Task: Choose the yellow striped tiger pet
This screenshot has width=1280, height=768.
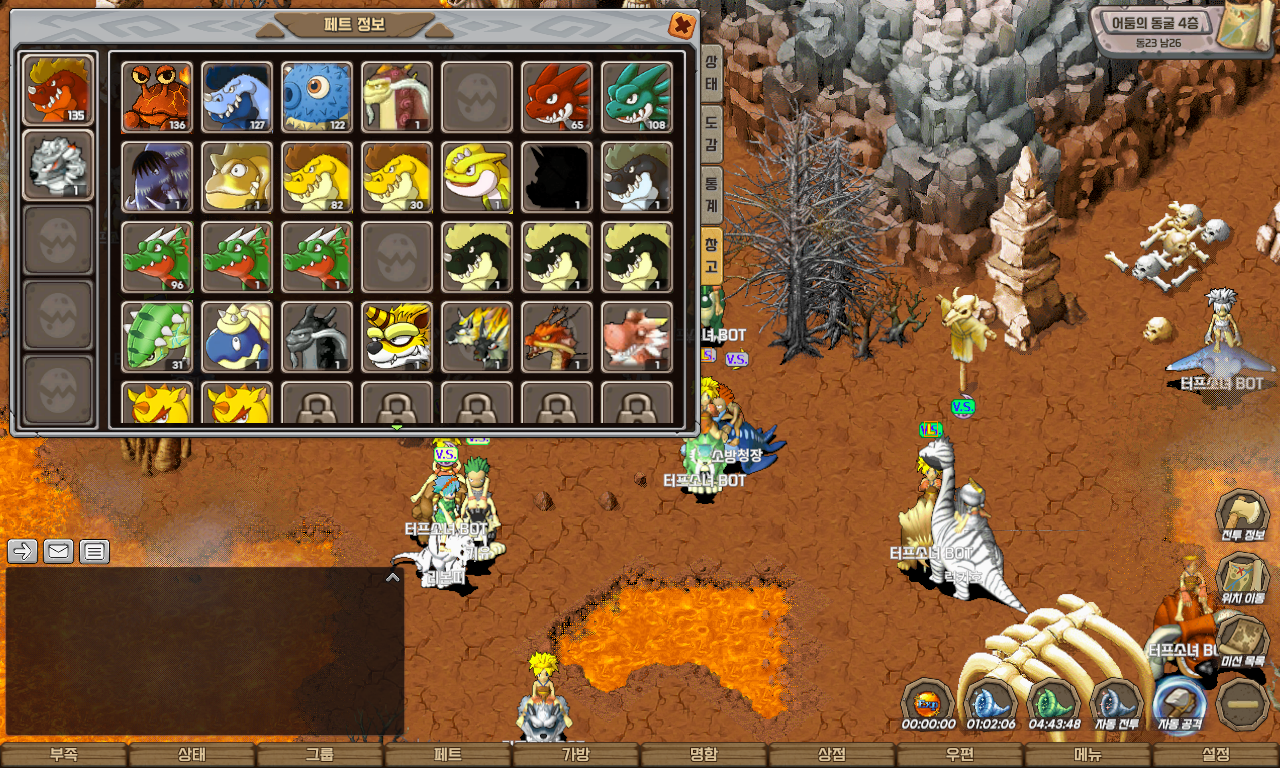Action: [397, 337]
